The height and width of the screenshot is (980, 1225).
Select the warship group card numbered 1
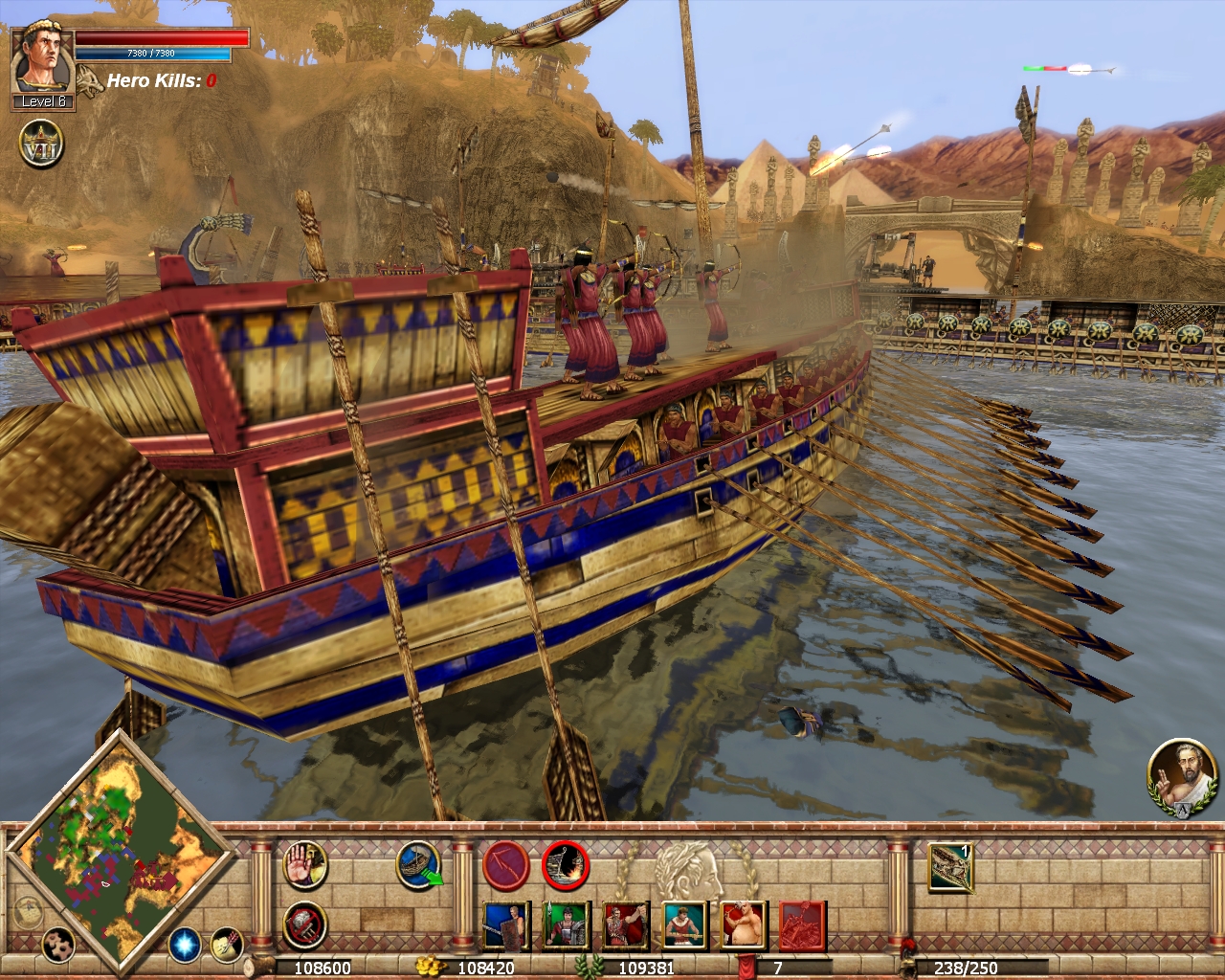[951, 867]
